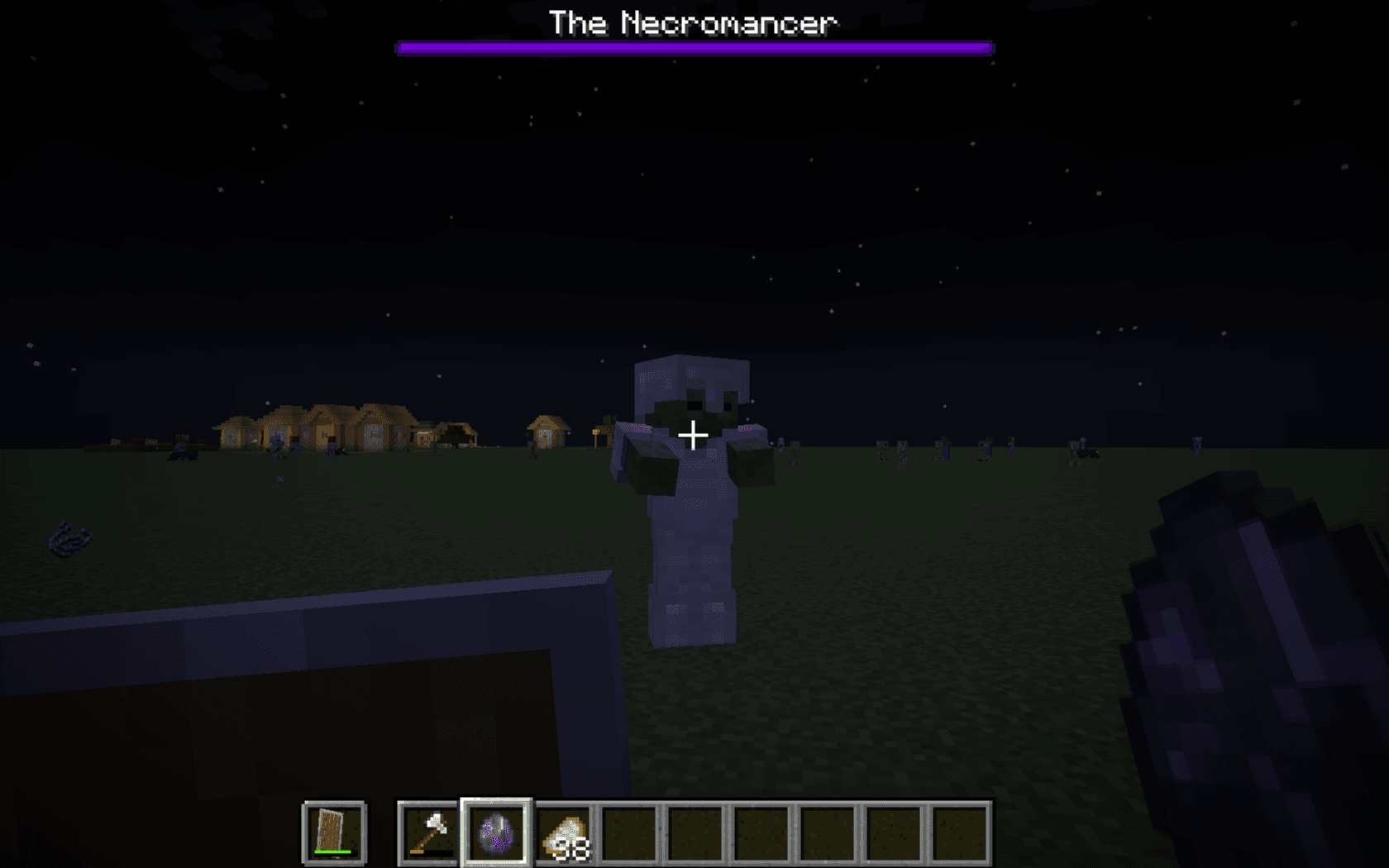Click the purple boss health bar
Image resolution: width=1389 pixels, height=868 pixels.
coord(694,47)
